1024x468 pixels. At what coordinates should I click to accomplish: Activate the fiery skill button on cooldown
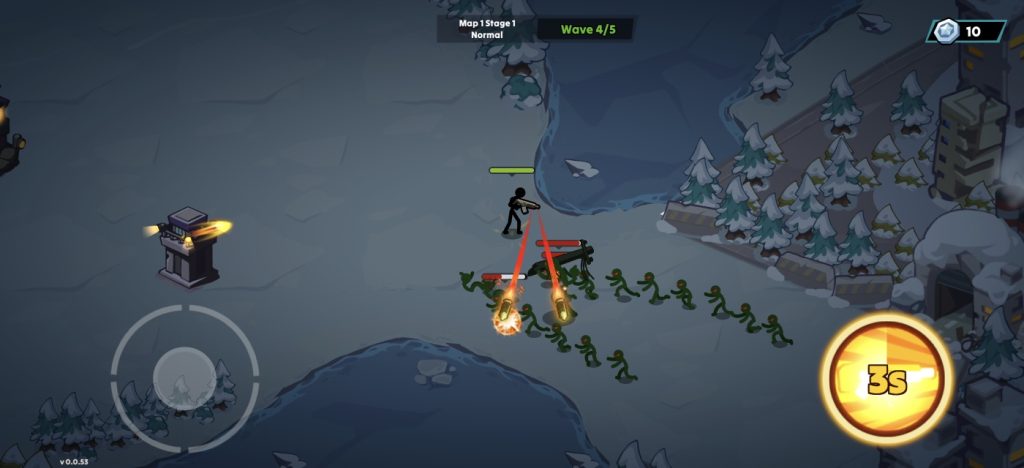[x=884, y=377]
